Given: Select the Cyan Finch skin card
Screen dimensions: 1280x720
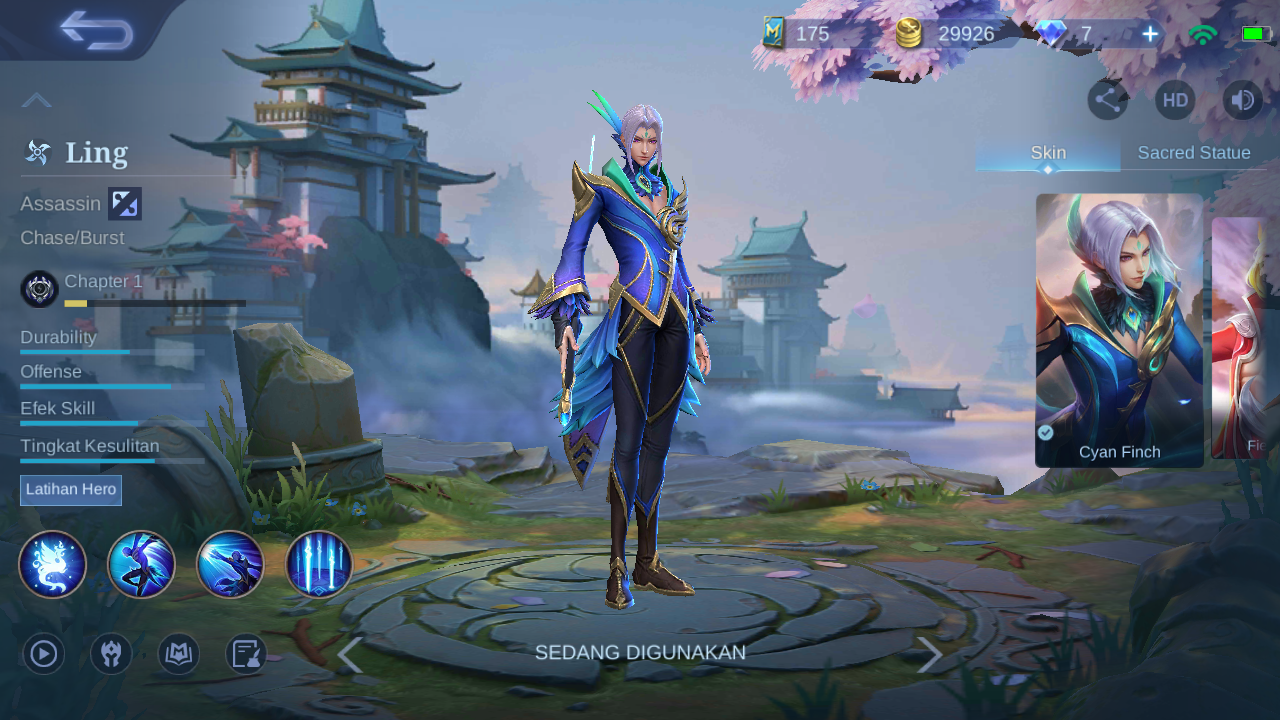Looking at the screenshot, I should click(1119, 330).
